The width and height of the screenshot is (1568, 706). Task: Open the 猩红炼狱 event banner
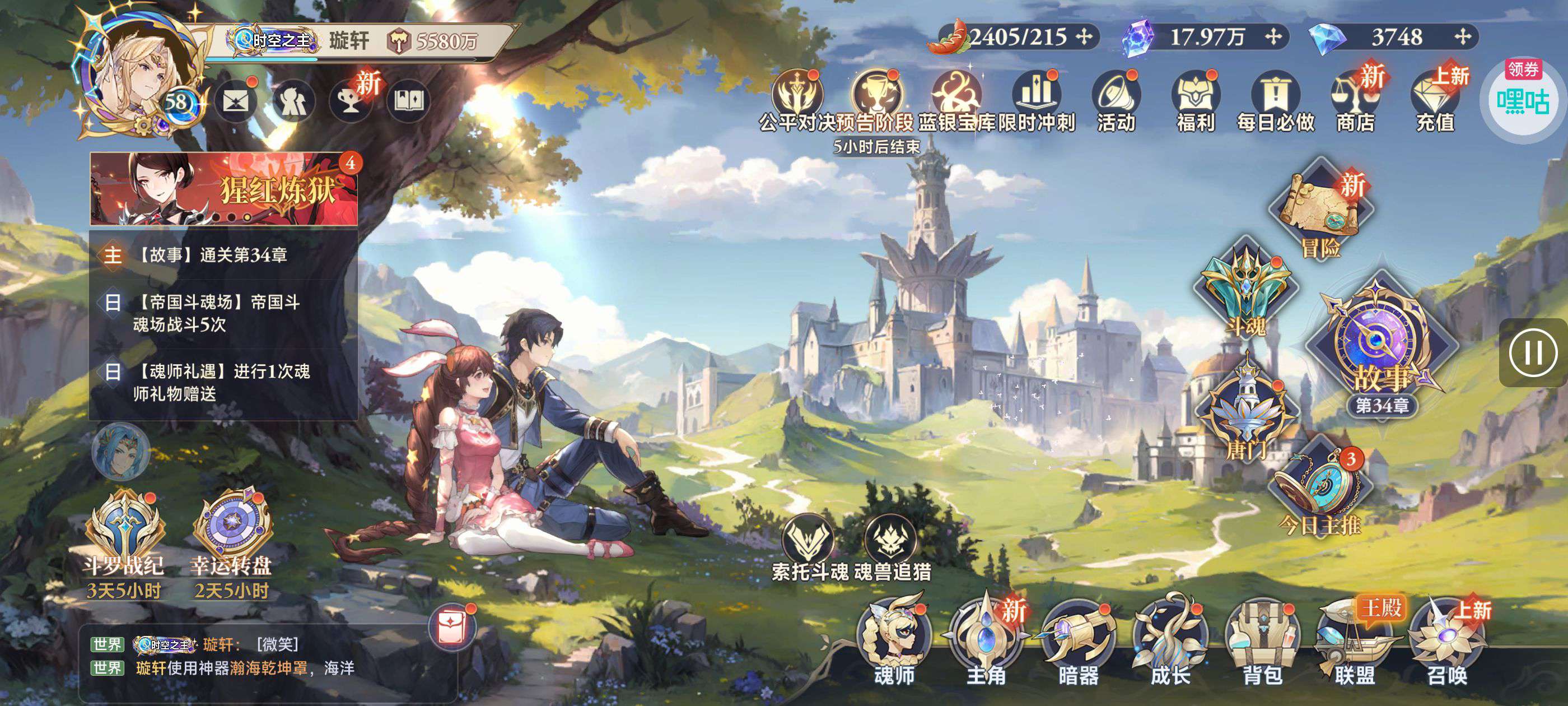(x=224, y=189)
